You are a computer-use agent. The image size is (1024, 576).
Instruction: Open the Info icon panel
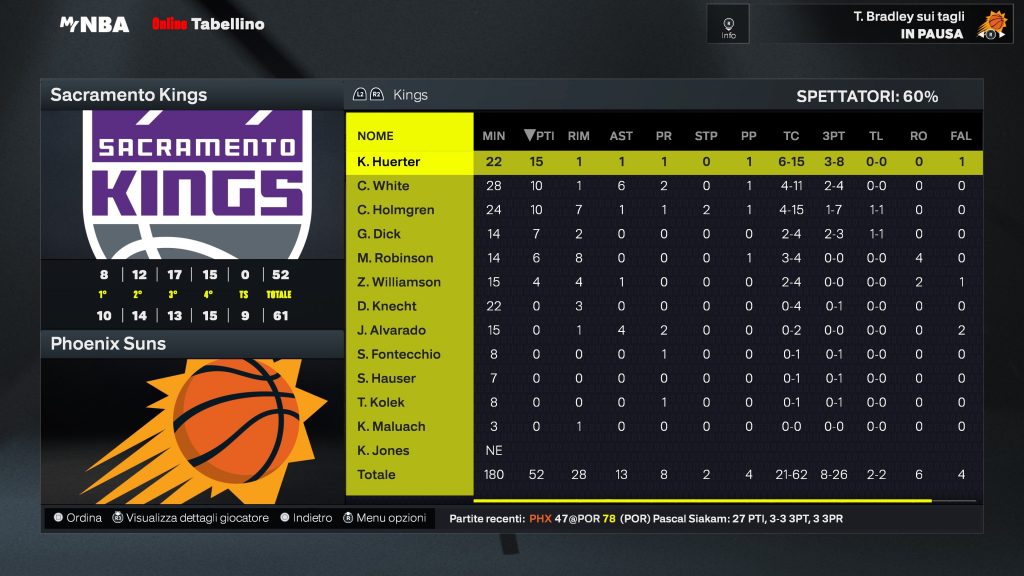point(728,25)
